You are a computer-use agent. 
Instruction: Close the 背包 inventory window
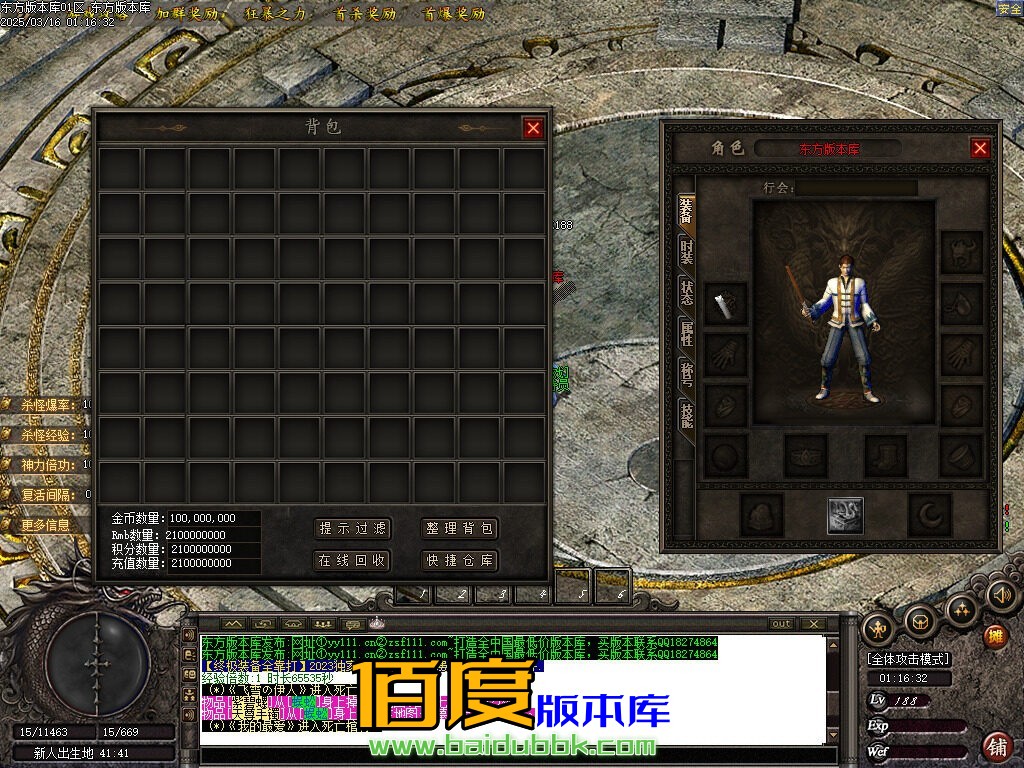pos(533,127)
